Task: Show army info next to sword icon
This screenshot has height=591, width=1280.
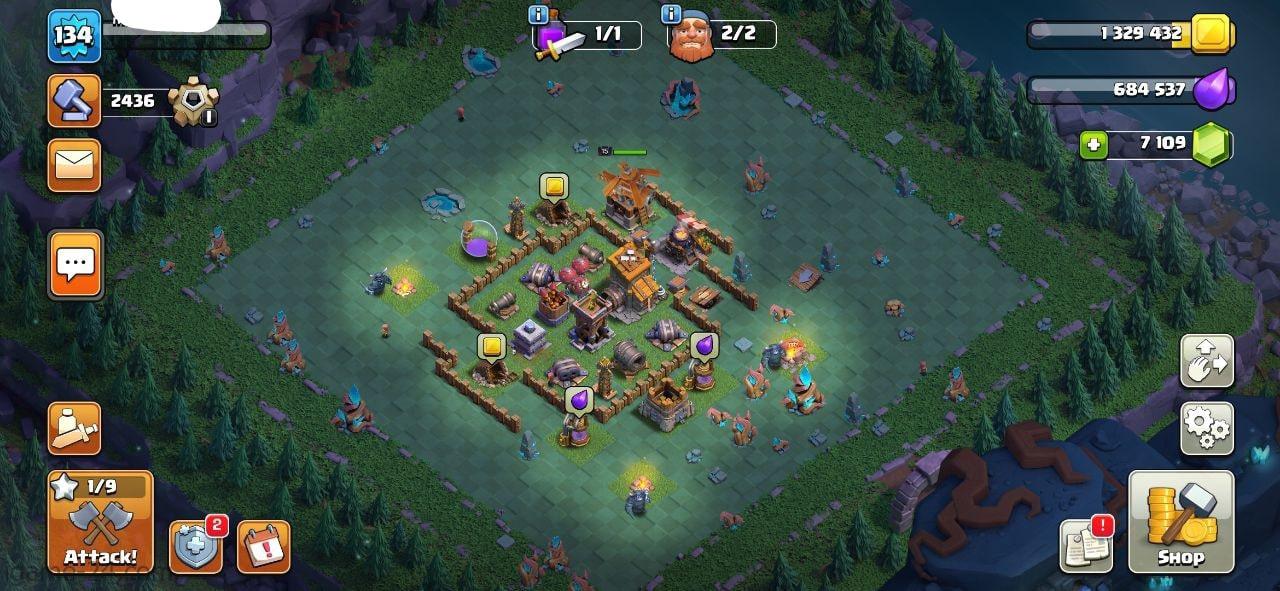Action: tap(539, 14)
